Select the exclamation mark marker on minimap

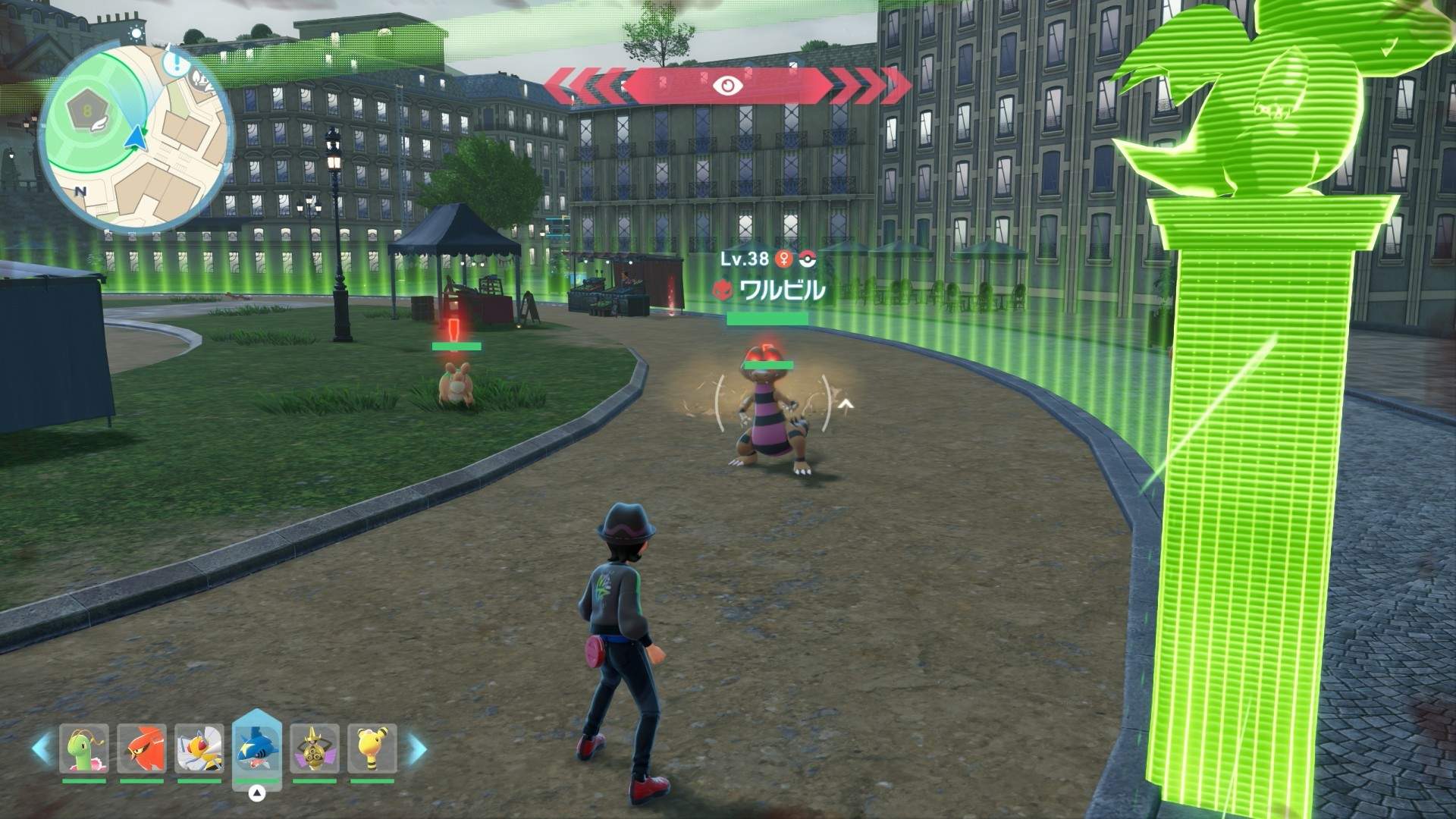[177, 59]
